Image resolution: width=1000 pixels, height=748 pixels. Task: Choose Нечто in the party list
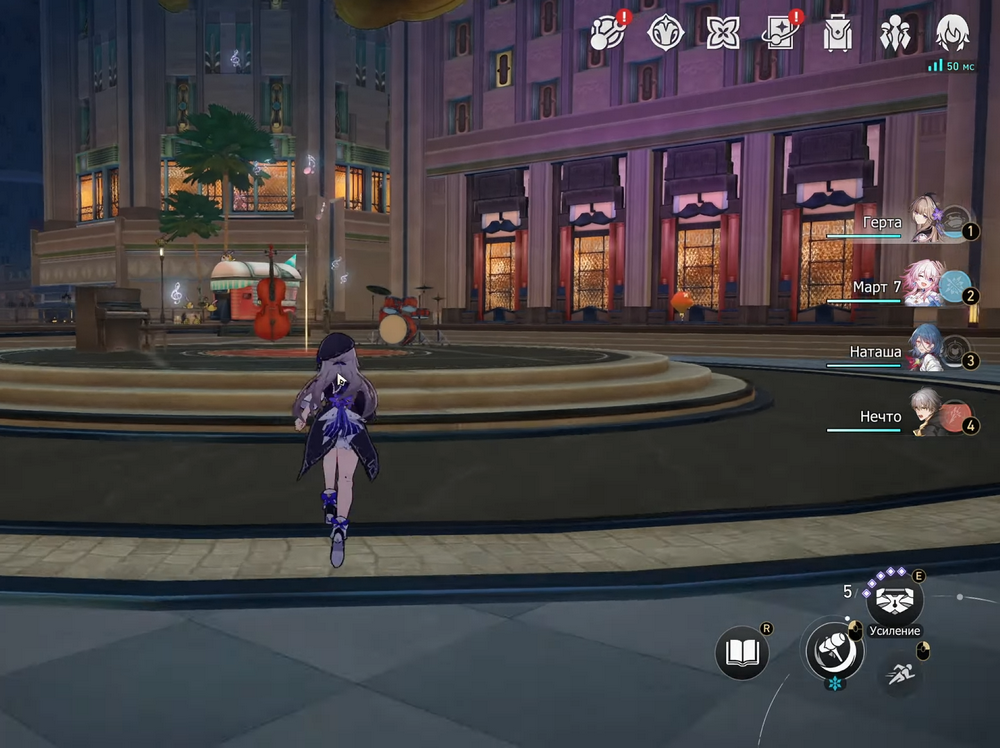(925, 416)
